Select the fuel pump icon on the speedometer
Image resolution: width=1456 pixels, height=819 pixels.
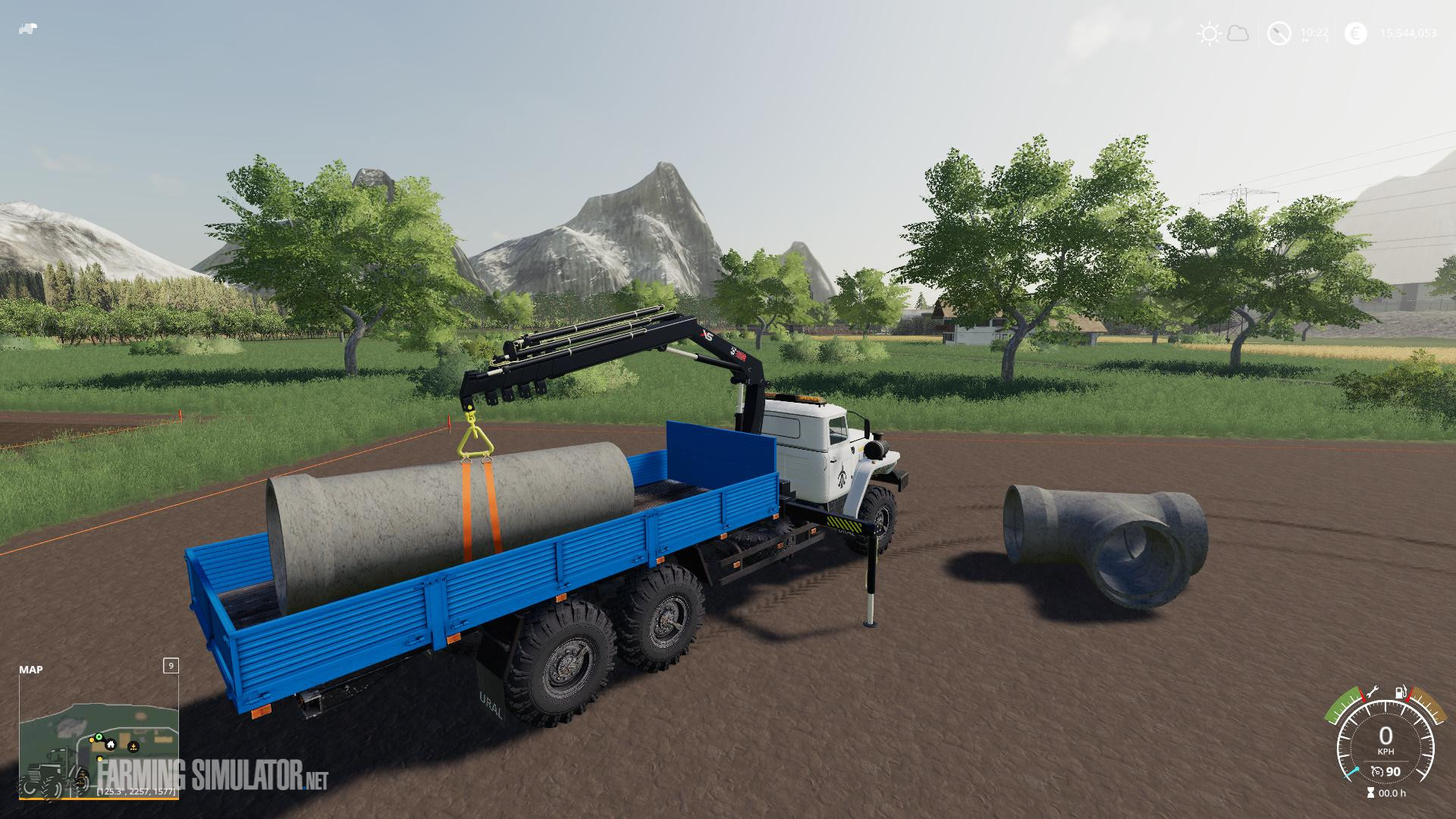pyautogui.click(x=1400, y=692)
